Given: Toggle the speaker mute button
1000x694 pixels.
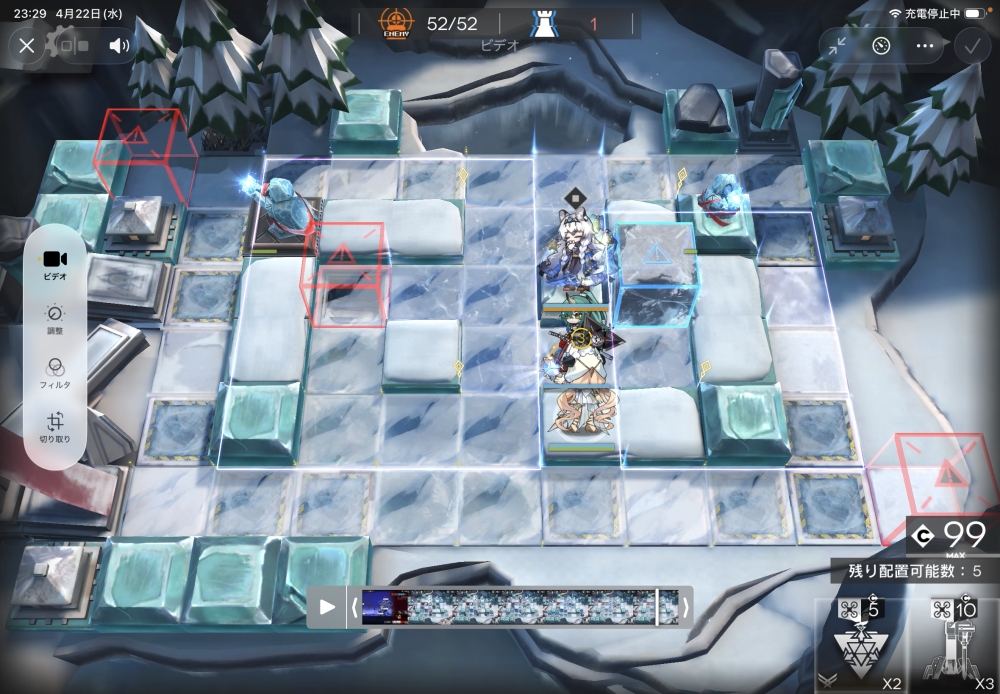Looking at the screenshot, I should [119, 45].
